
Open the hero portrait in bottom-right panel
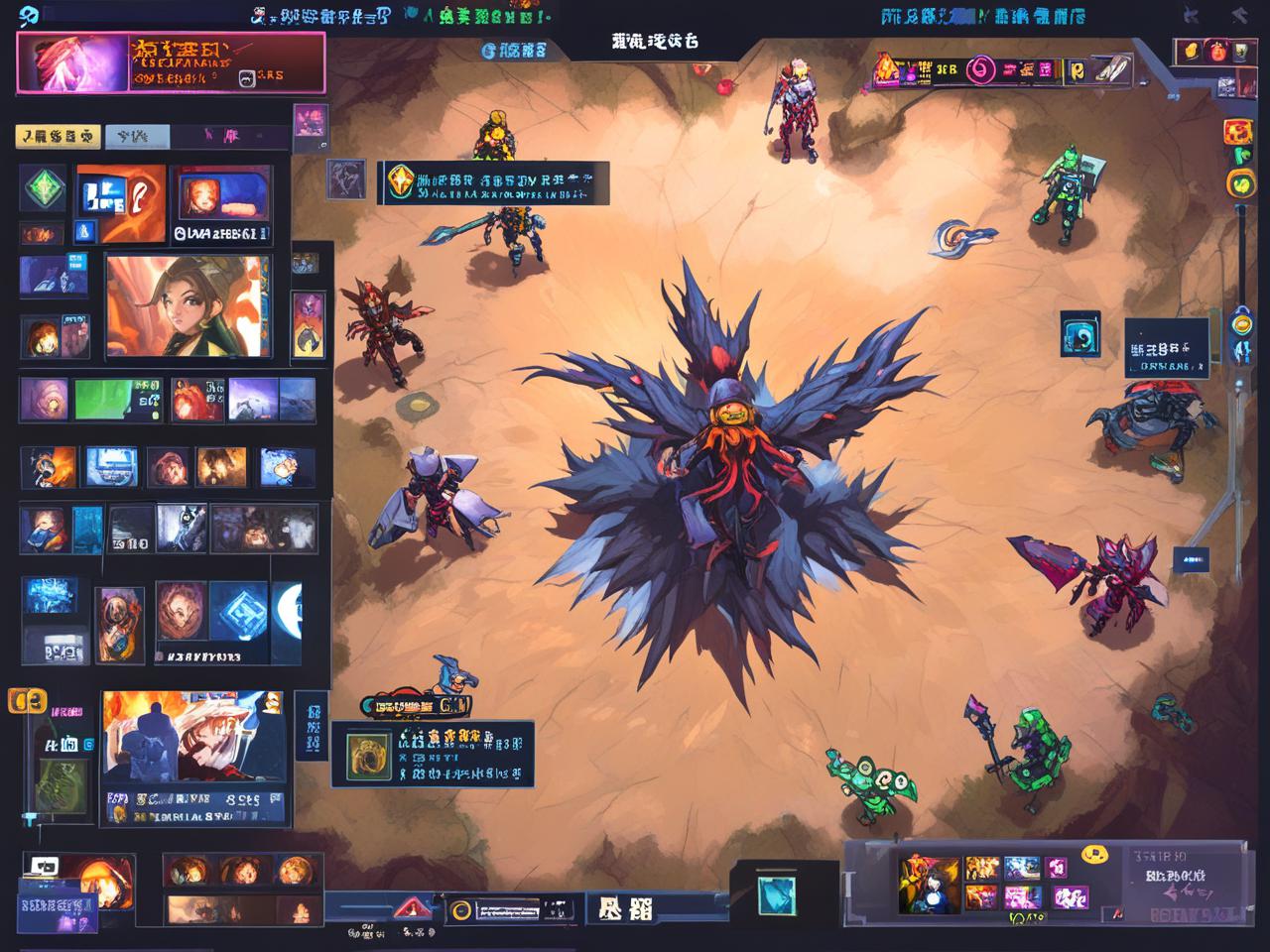(929, 884)
